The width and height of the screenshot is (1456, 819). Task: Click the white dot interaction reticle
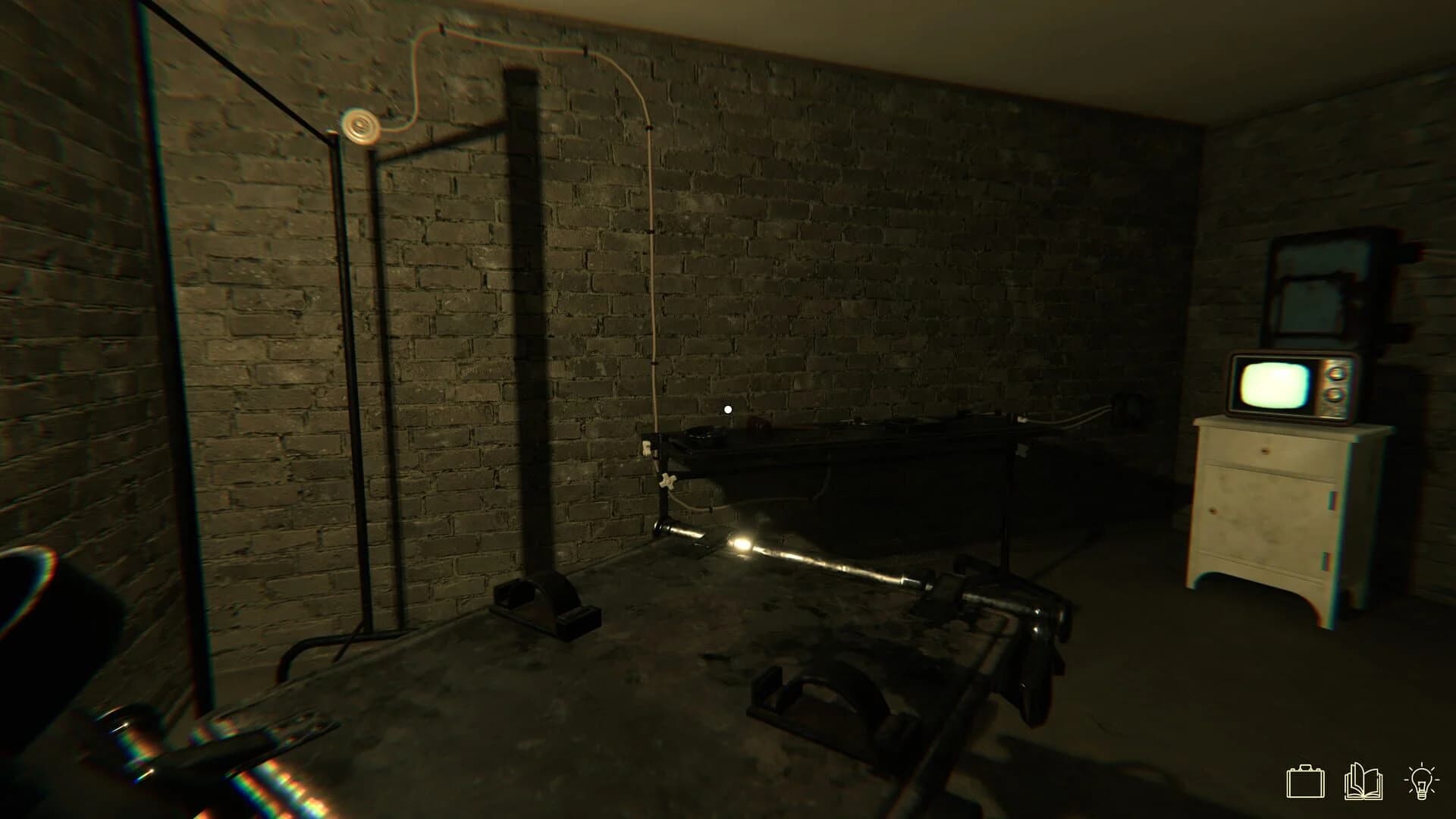pyautogui.click(x=726, y=409)
